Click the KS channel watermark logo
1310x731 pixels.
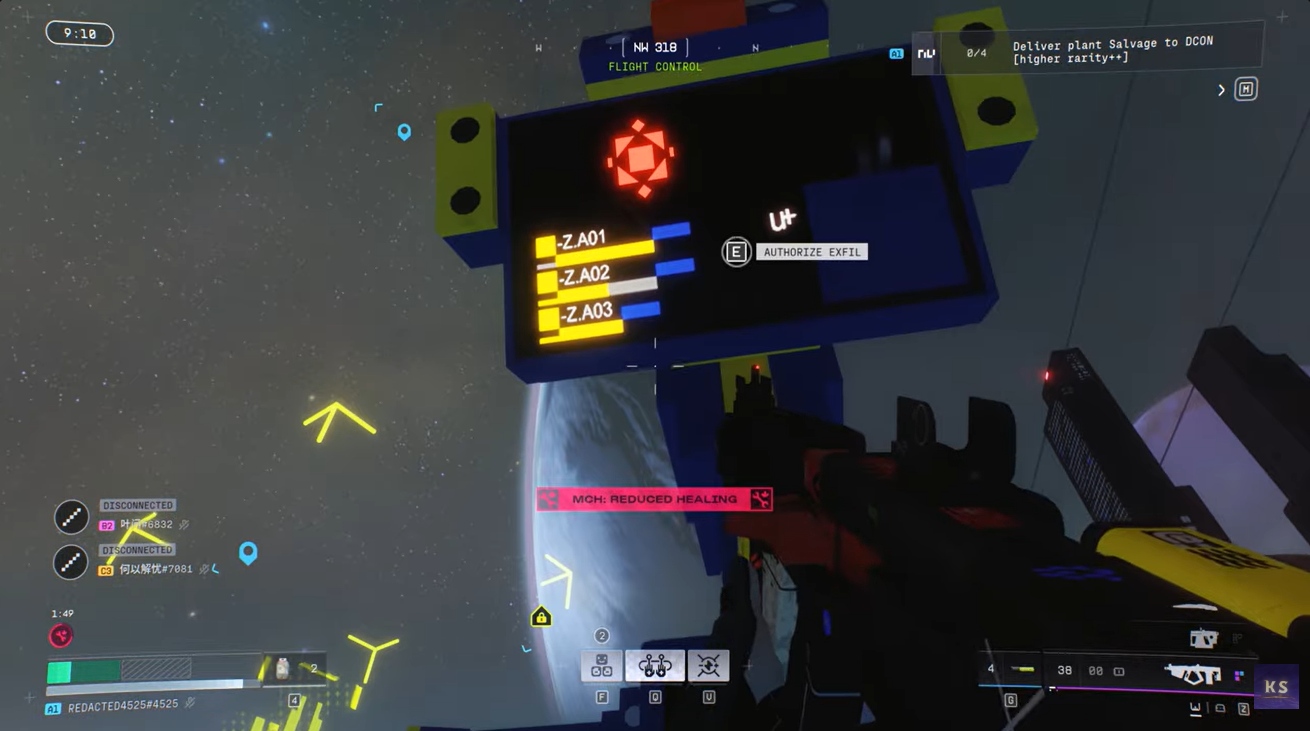coord(1276,687)
